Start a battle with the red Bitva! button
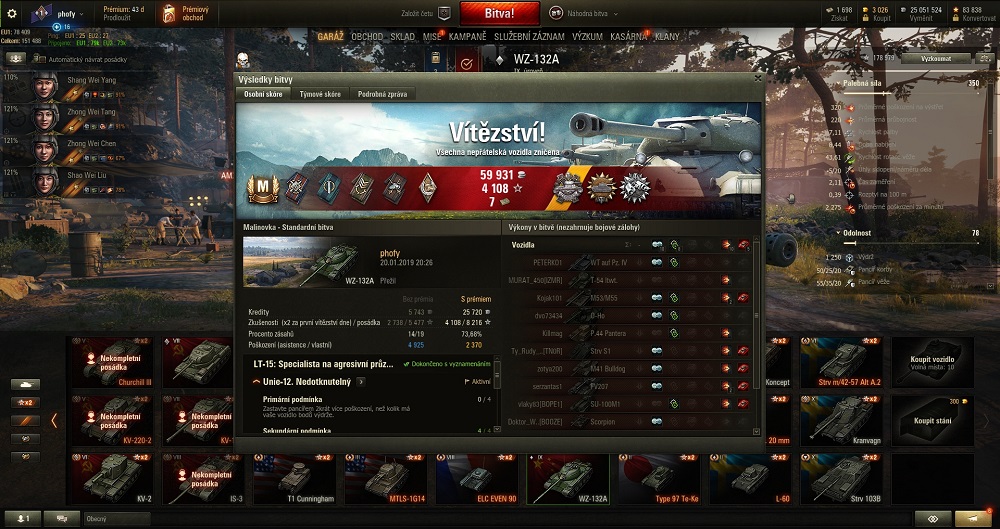The height and width of the screenshot is (529, 1000). 500,13
